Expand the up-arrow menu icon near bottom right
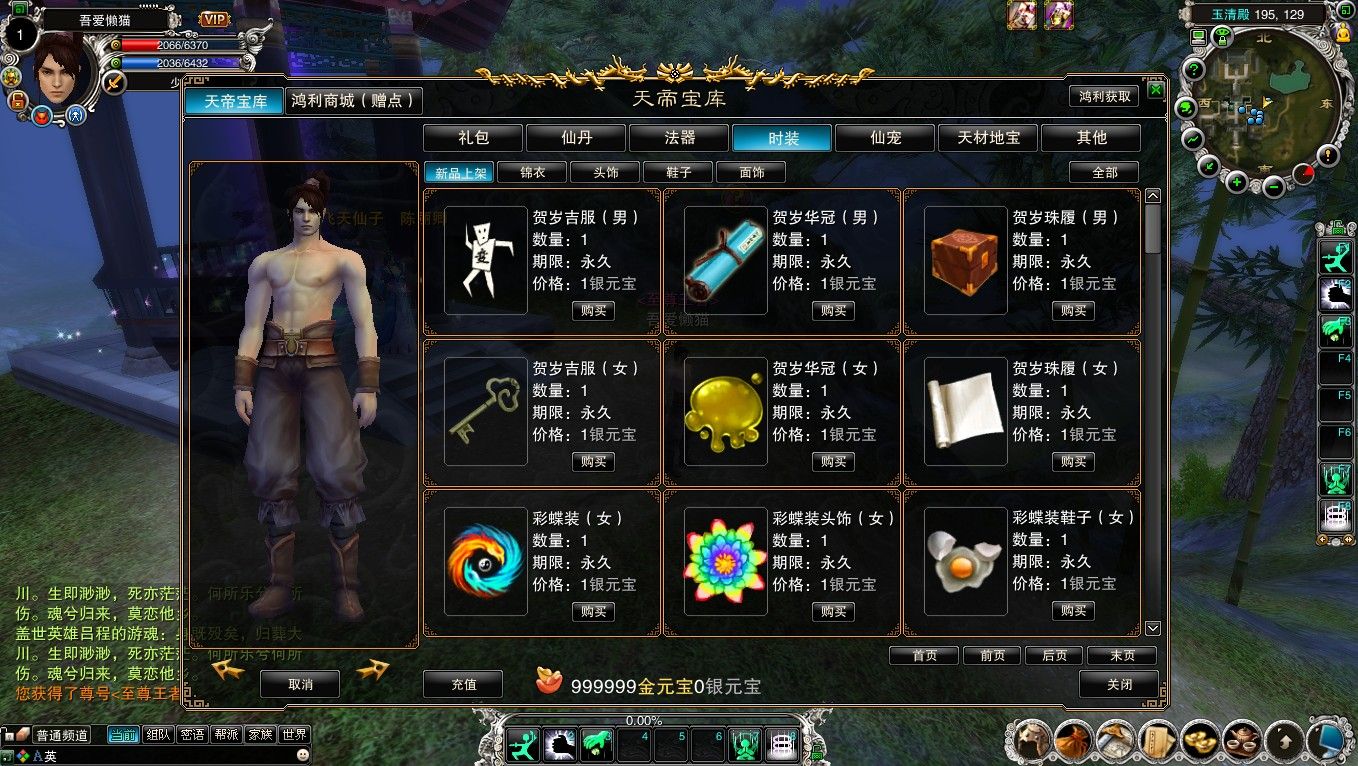This screenshot has height=766, width=1358. click(x=1285, y=742)
